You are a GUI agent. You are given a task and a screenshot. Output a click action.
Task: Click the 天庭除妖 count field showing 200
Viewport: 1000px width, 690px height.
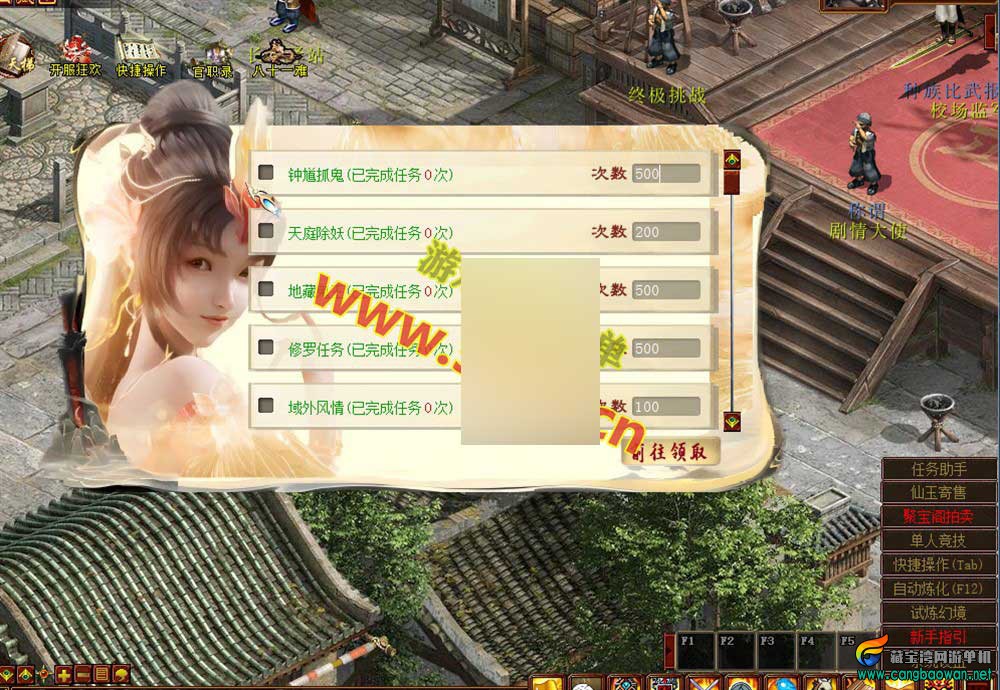tap(665, 232)
